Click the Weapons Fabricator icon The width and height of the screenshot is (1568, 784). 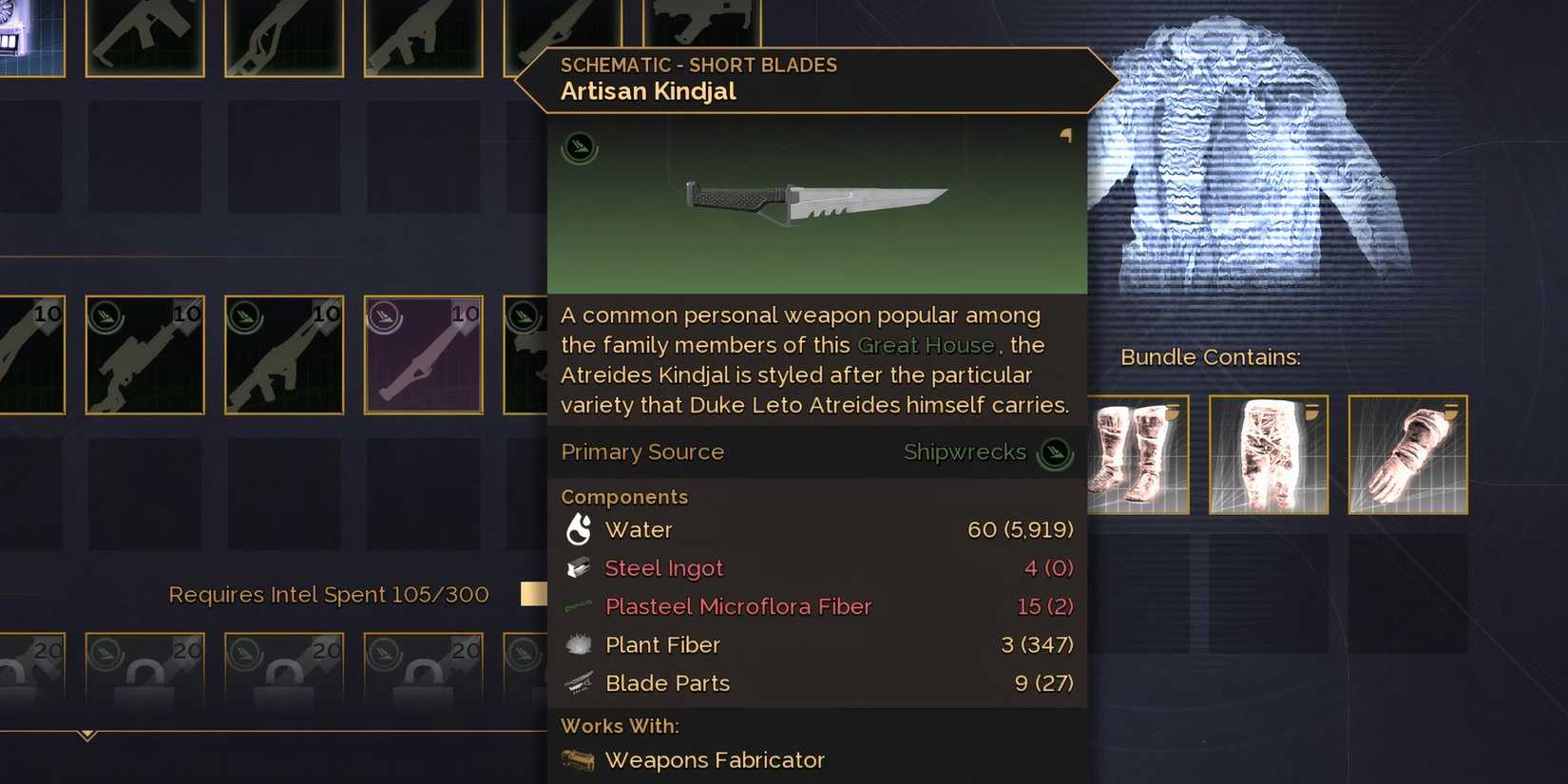578,760
